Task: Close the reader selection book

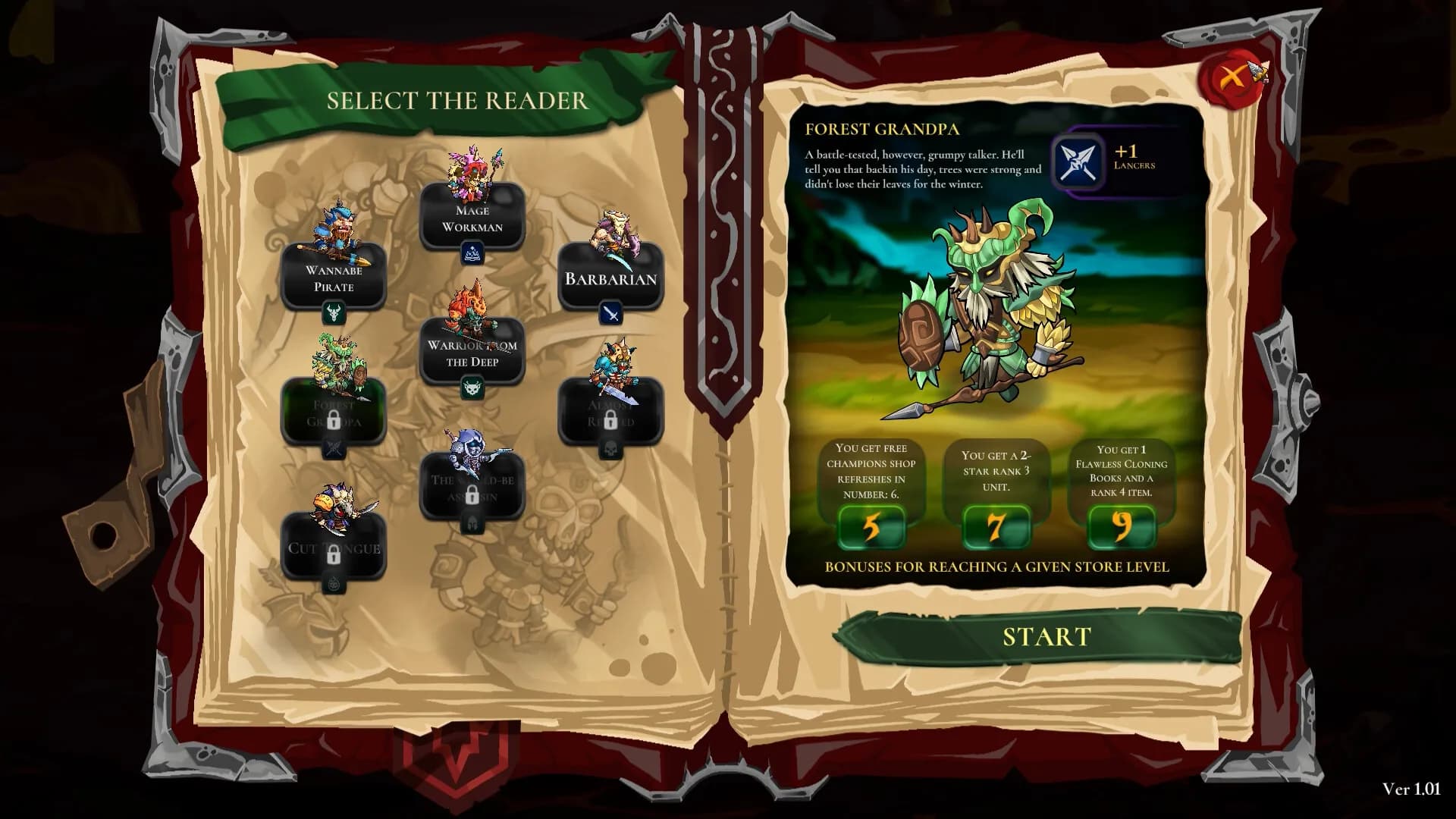Action: (x=1233, y=77)
